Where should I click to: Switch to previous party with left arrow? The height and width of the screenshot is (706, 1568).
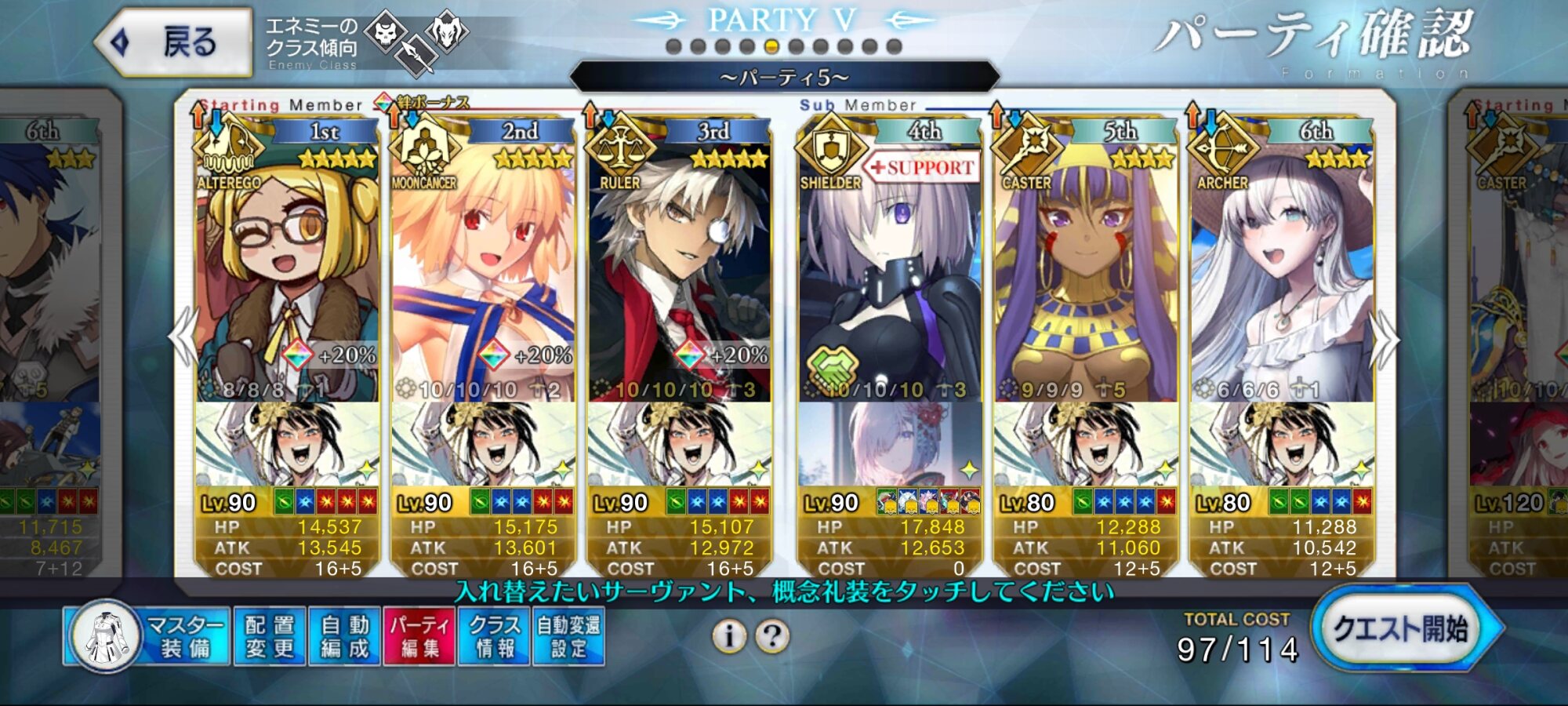coord(183,337)
